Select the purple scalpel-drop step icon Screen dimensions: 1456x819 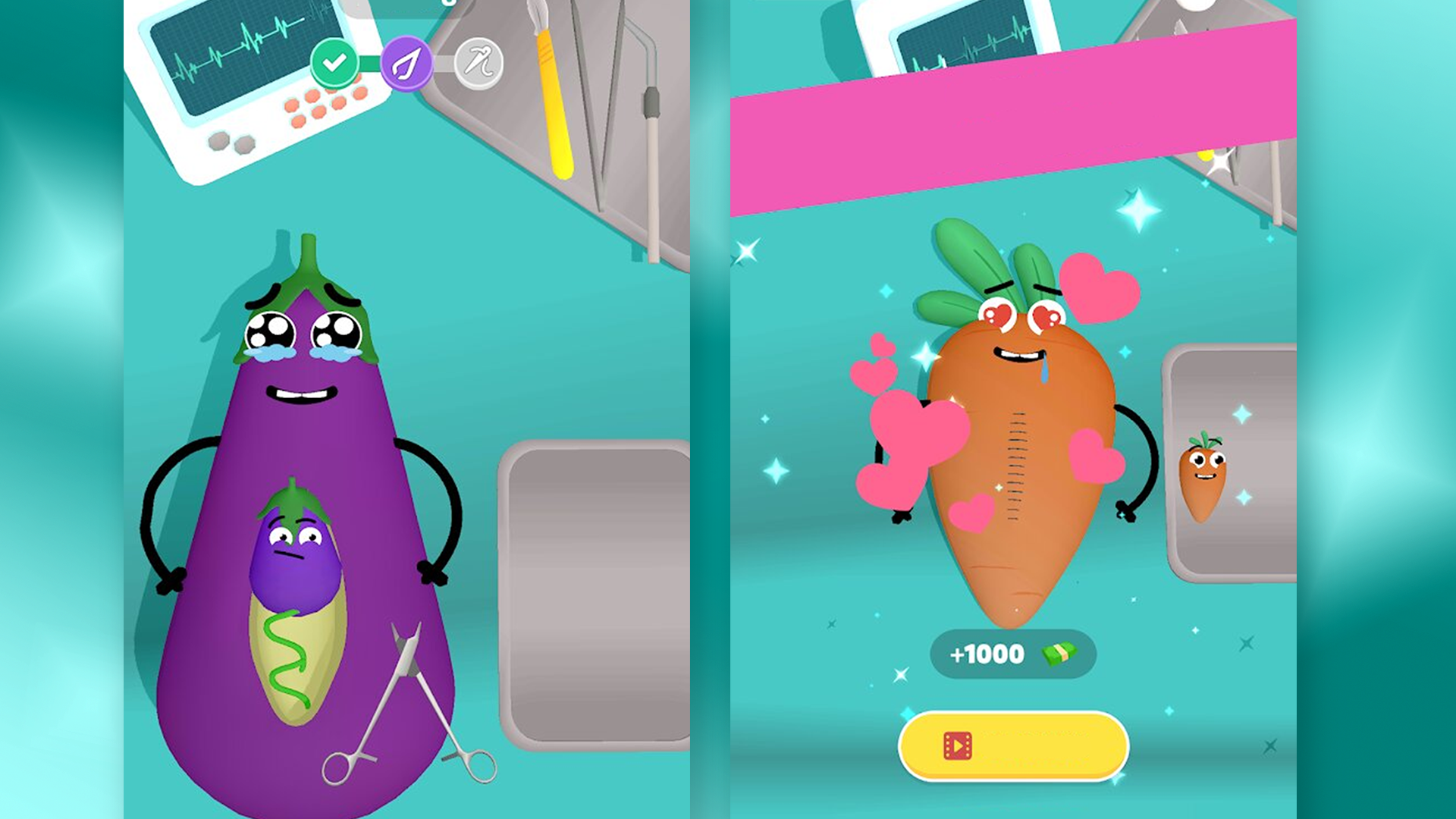click(409, 63)
